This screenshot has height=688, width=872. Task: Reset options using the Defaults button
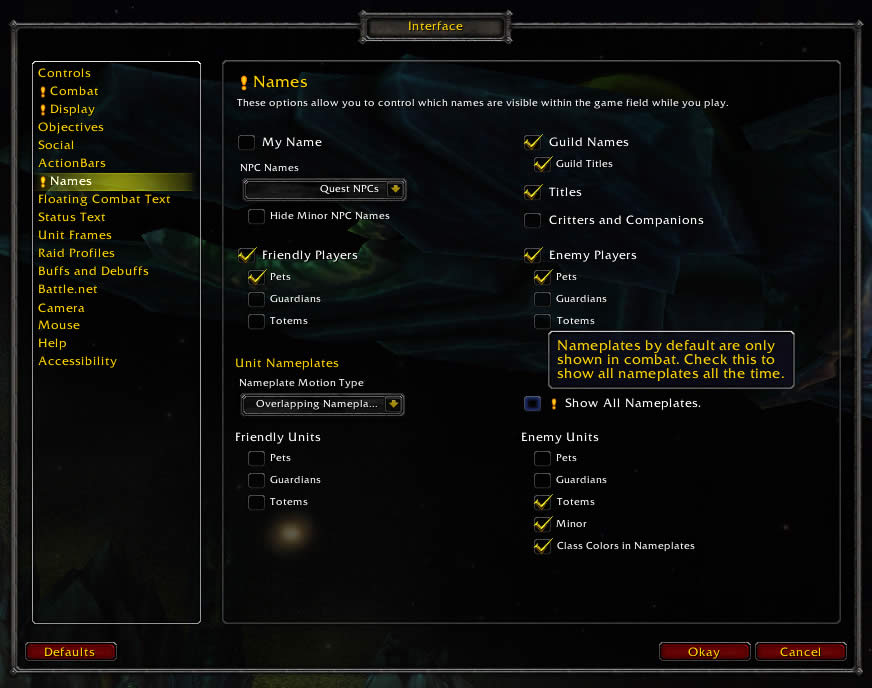coord(70,652)
